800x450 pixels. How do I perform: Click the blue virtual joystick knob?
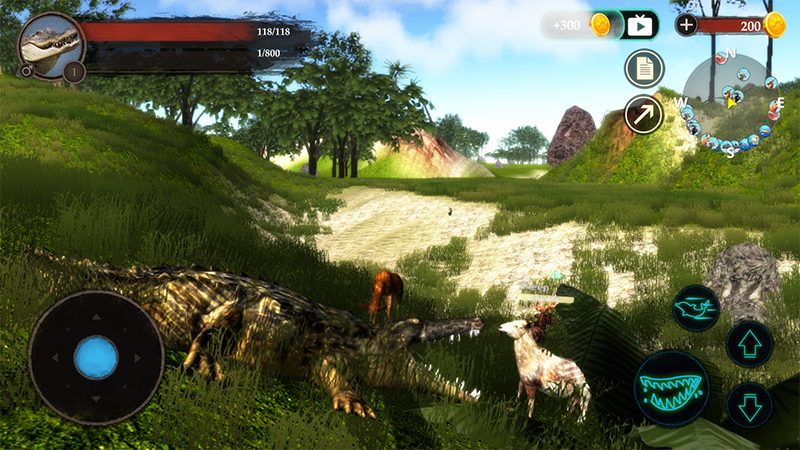pos(96,357)
